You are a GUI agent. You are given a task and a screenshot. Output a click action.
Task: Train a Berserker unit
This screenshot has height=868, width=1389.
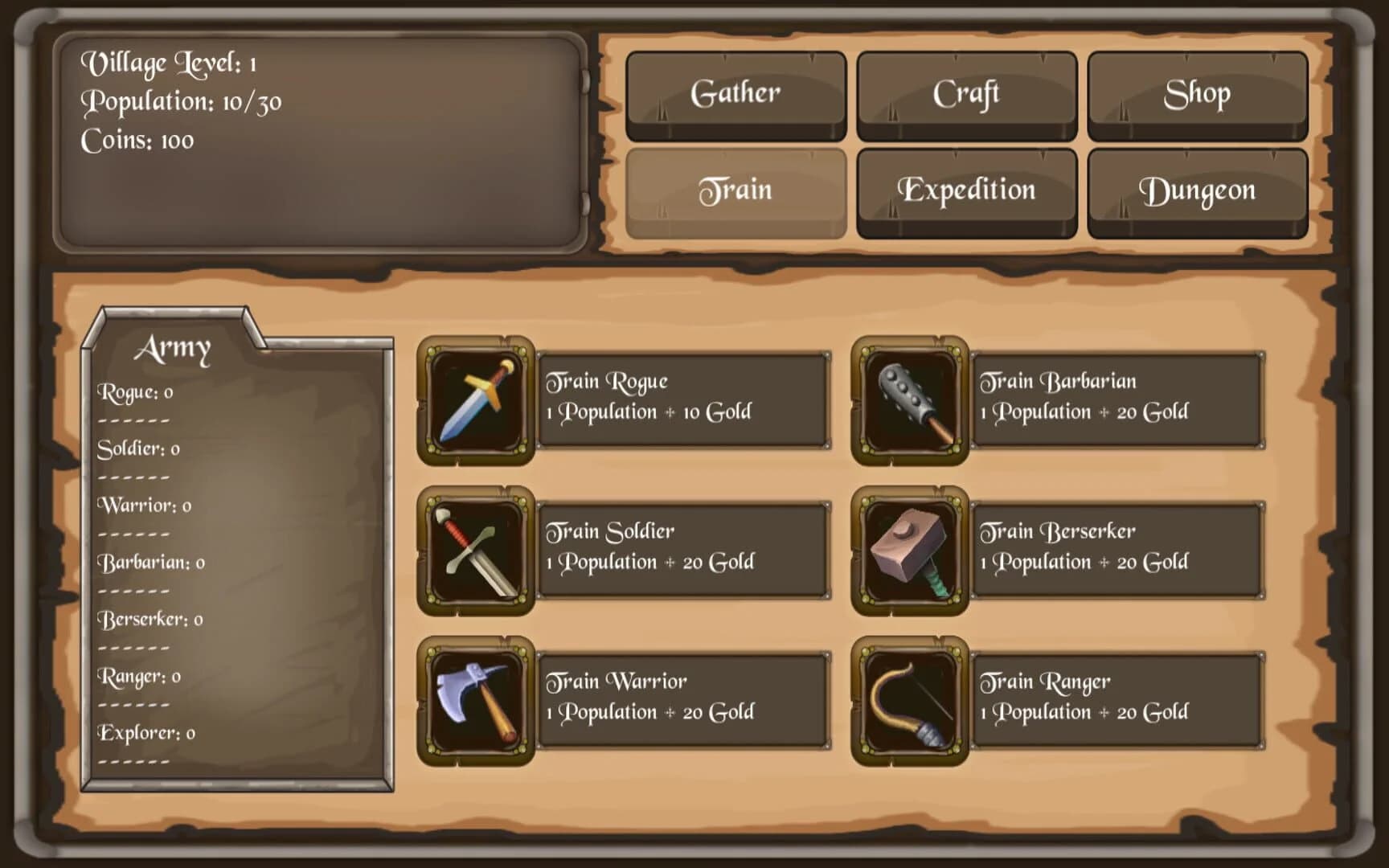click(x=1117, y=547)
